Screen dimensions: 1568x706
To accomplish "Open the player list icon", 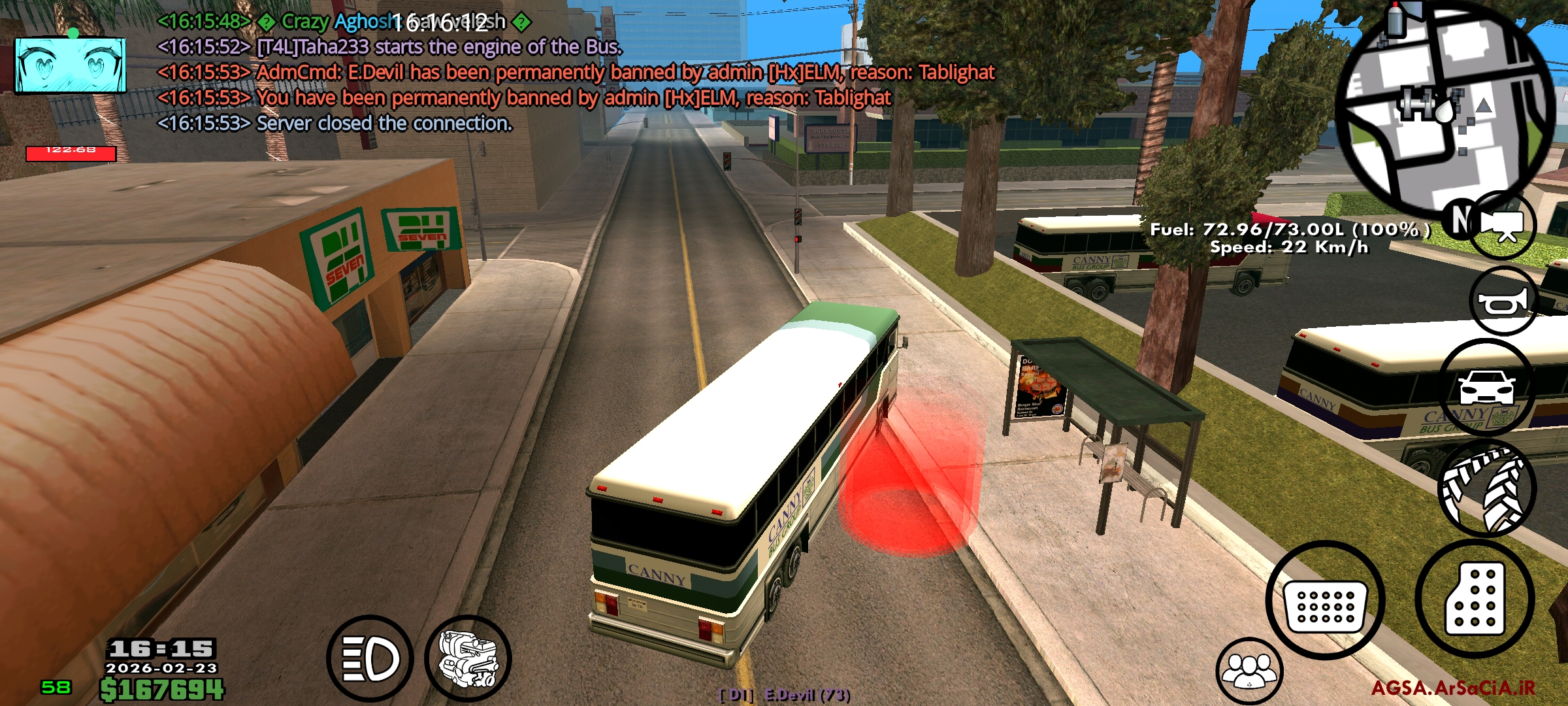I will 1249,671.
